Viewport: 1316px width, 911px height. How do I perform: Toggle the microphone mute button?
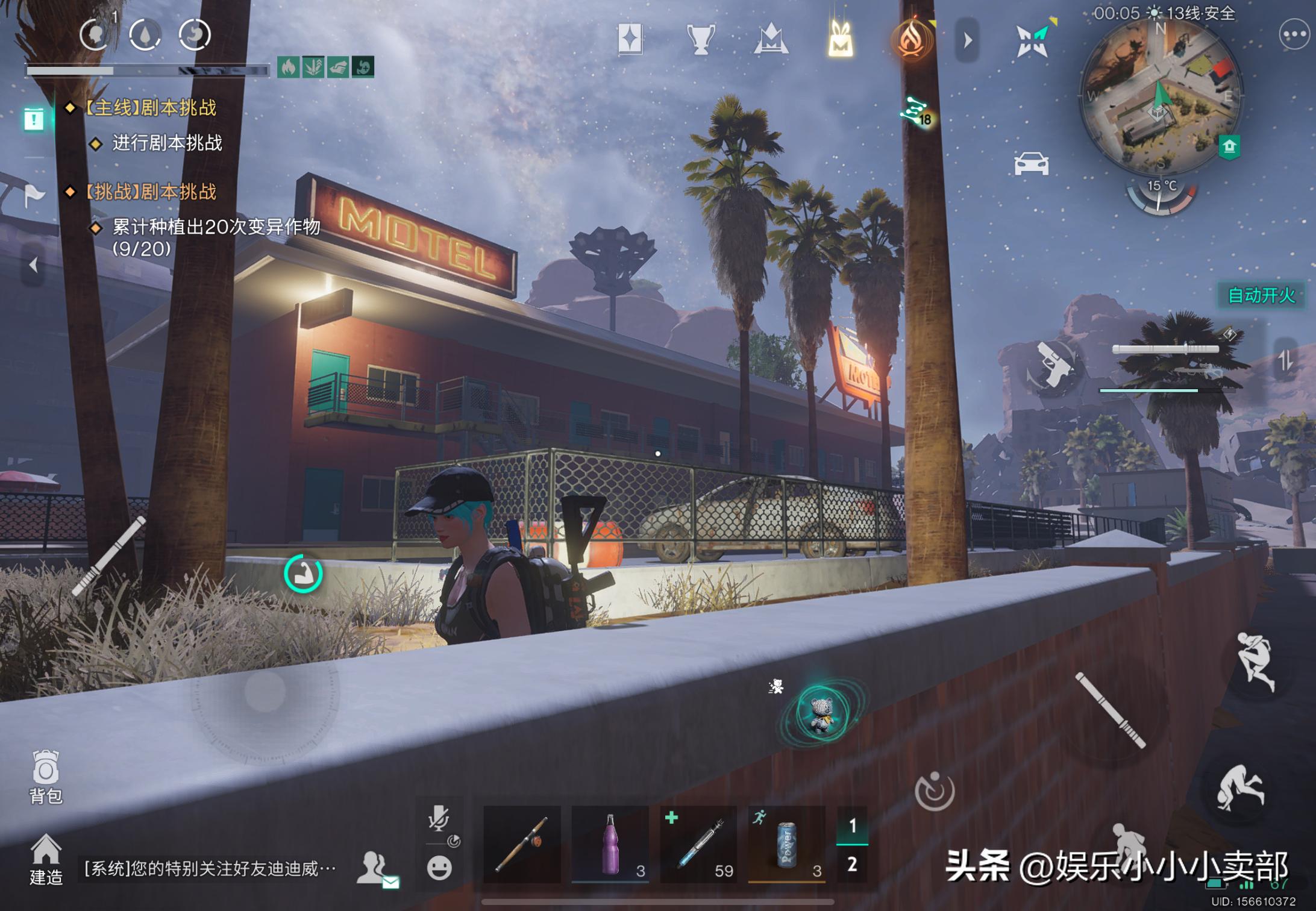pos(439,820)
